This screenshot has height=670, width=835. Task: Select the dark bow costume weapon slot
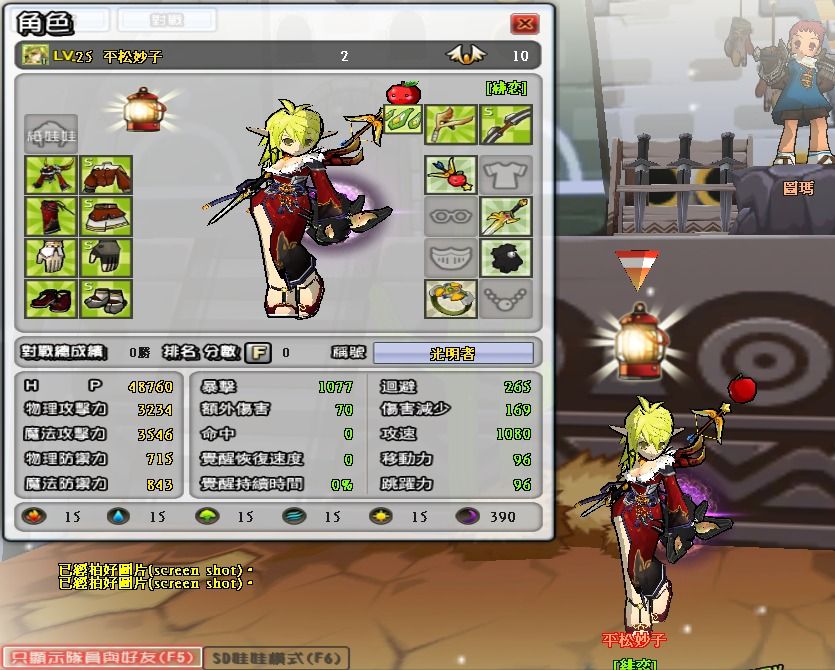505,124
